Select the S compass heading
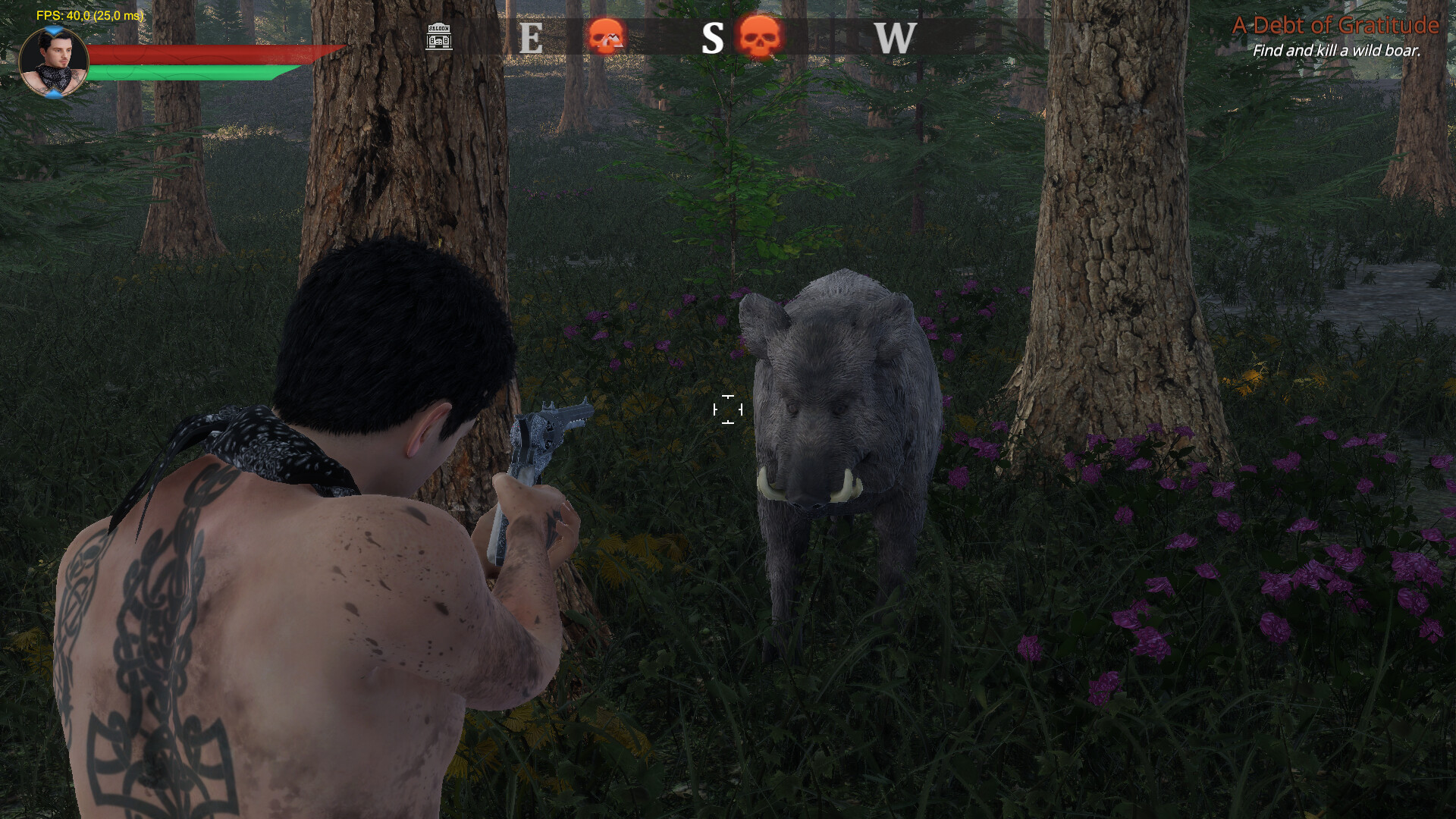Screen dimensions: 1456x819 click(x=713, y=38)
